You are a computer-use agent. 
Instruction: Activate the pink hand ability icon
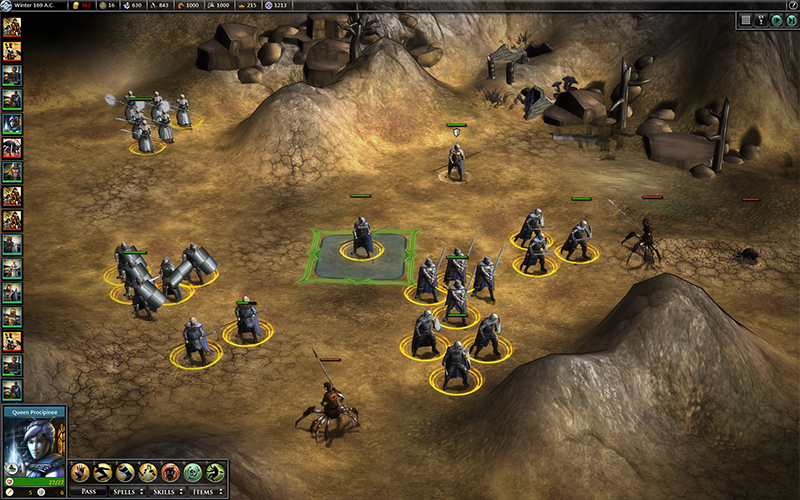coord(80,472)
